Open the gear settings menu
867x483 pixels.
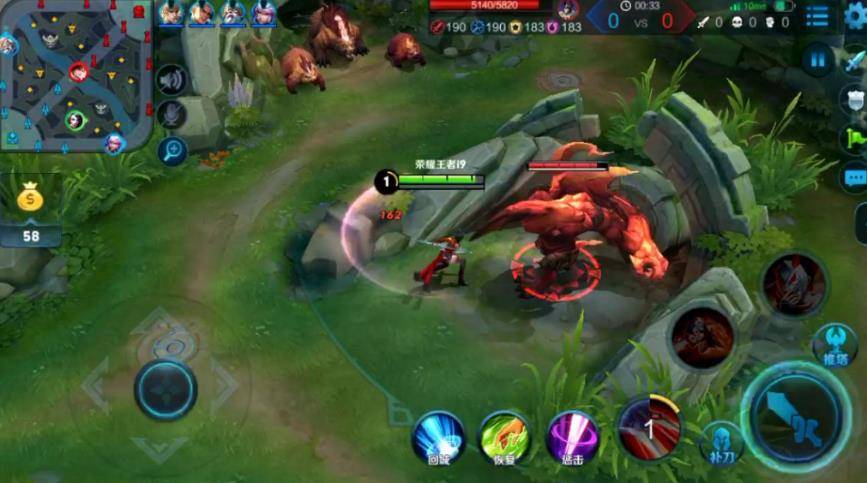855,16
